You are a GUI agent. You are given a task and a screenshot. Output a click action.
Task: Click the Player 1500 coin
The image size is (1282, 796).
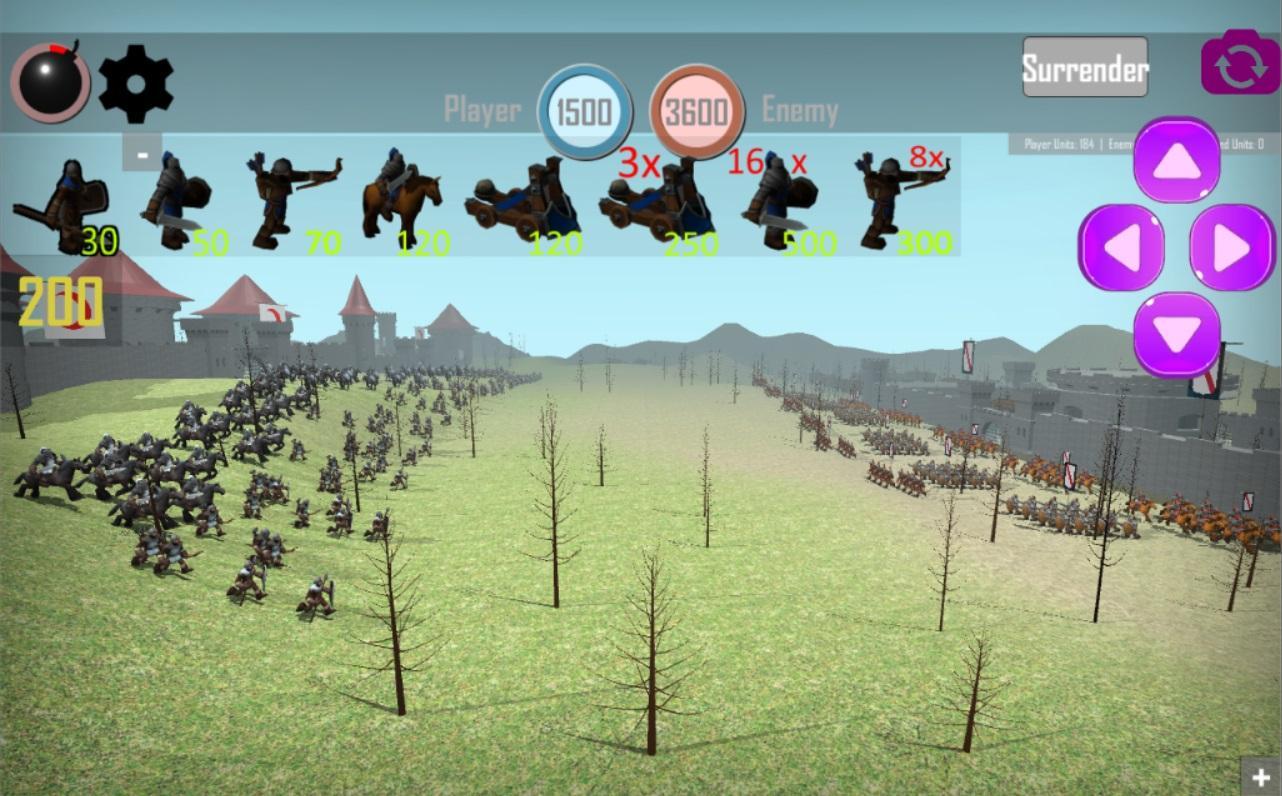(x=584, y=110)
